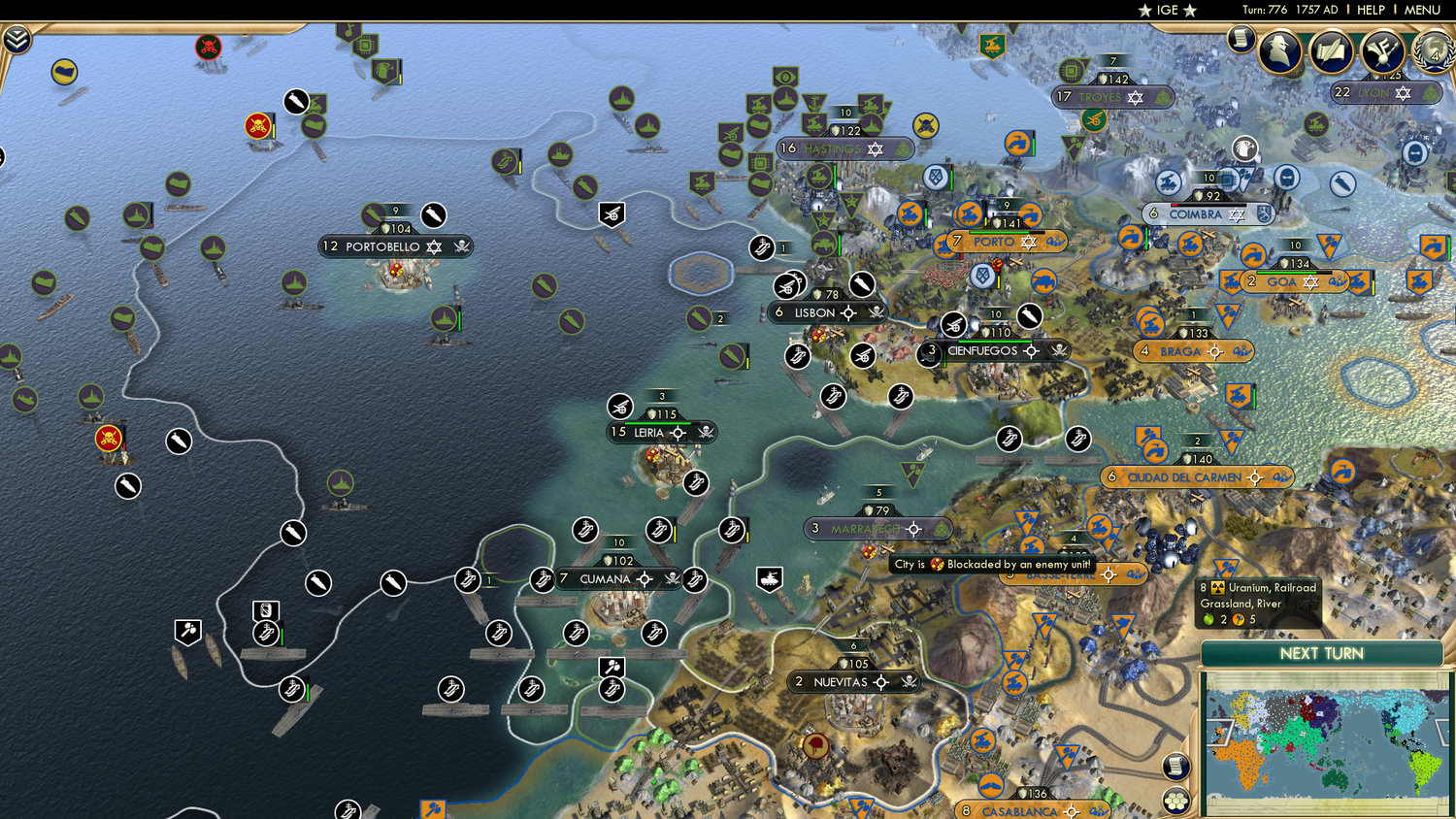Click the Judaism religion icon on Hastings banner

(x=876, y=148)
